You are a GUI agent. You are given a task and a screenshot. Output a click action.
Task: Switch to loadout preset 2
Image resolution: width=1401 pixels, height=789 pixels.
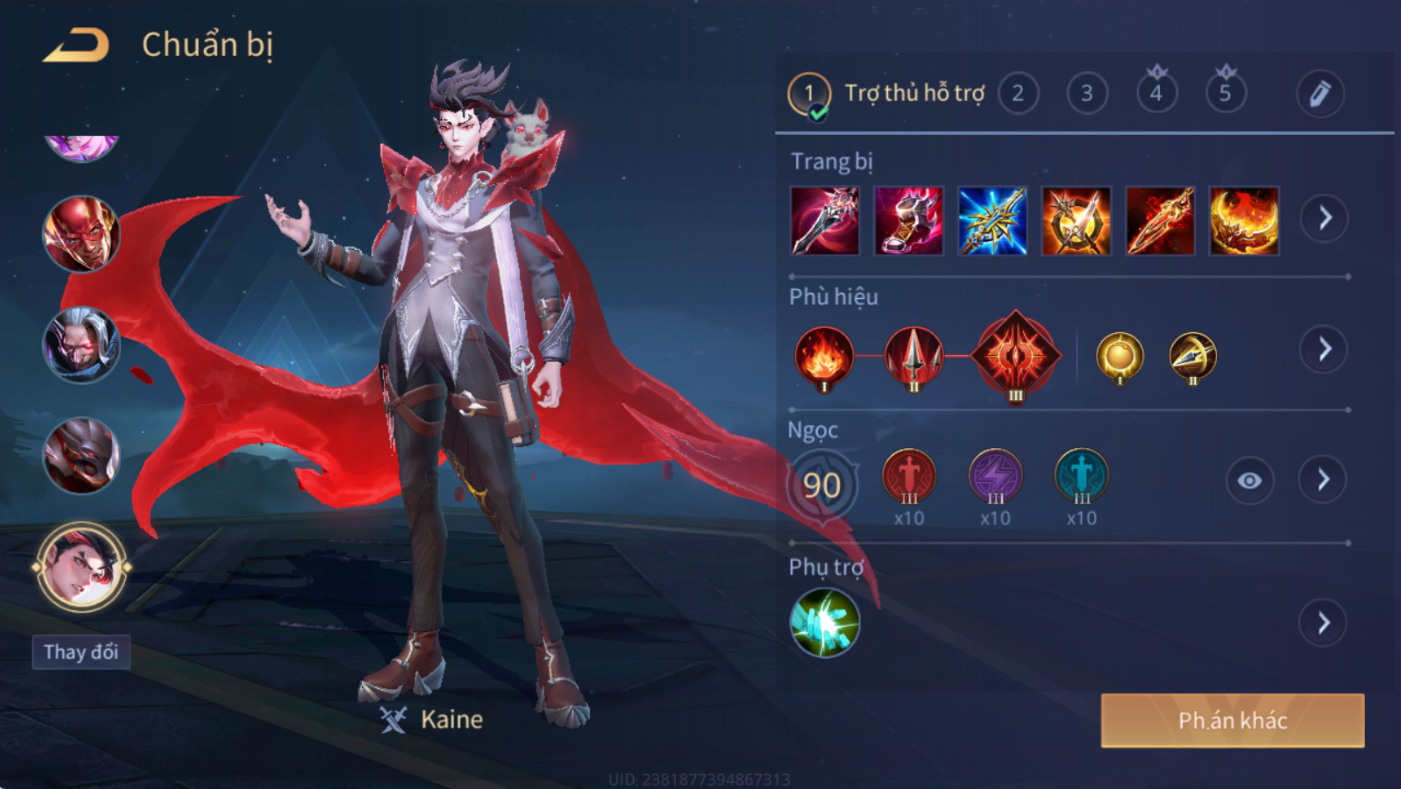tap(1018, 94)
